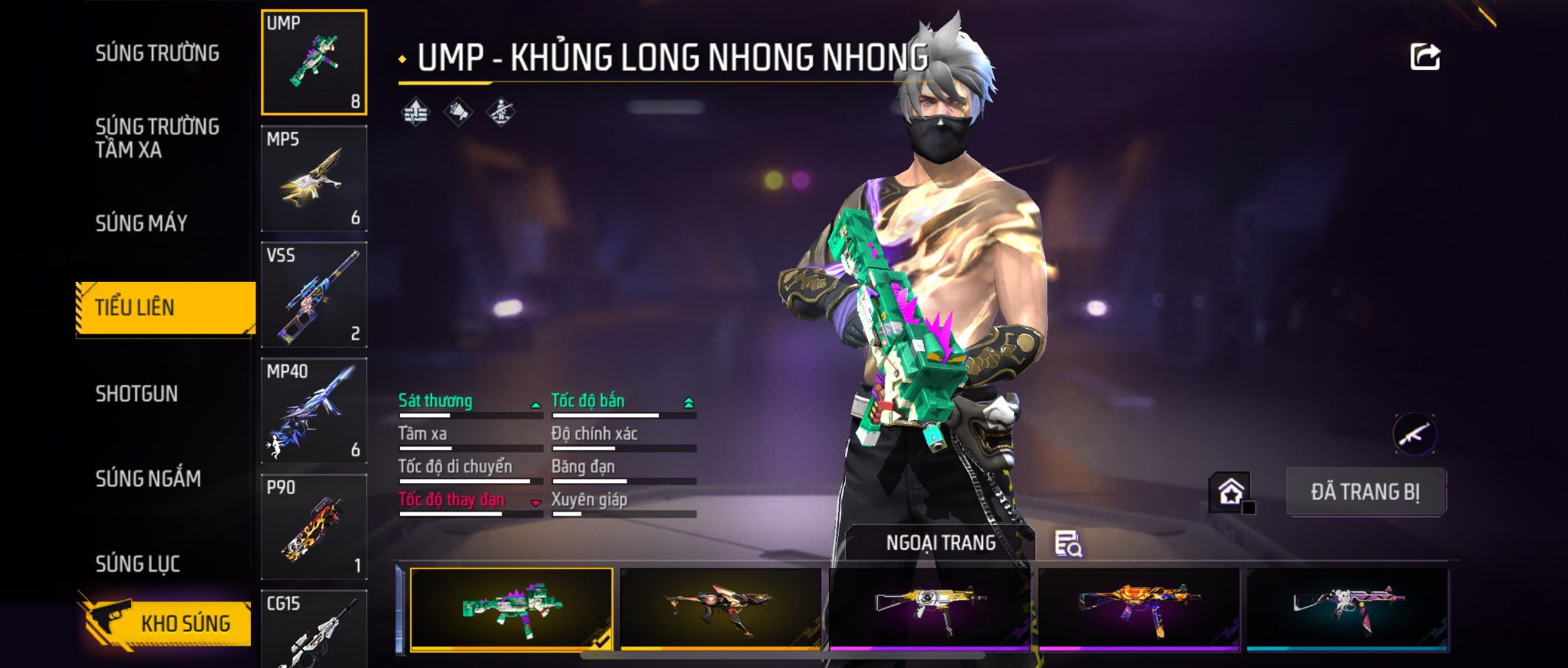This screenshot has width=1568, height=668.
Task: Select the pink mouse UMP skin
Action: tap(1347, 608)
